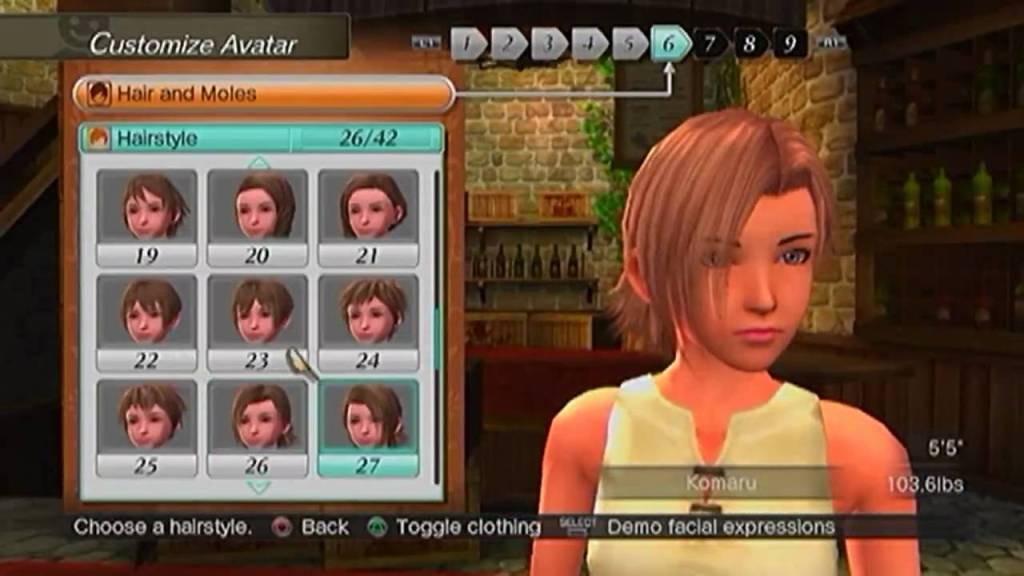
Task: Select hairstyle number 25
Action: (x=146, y=427)
